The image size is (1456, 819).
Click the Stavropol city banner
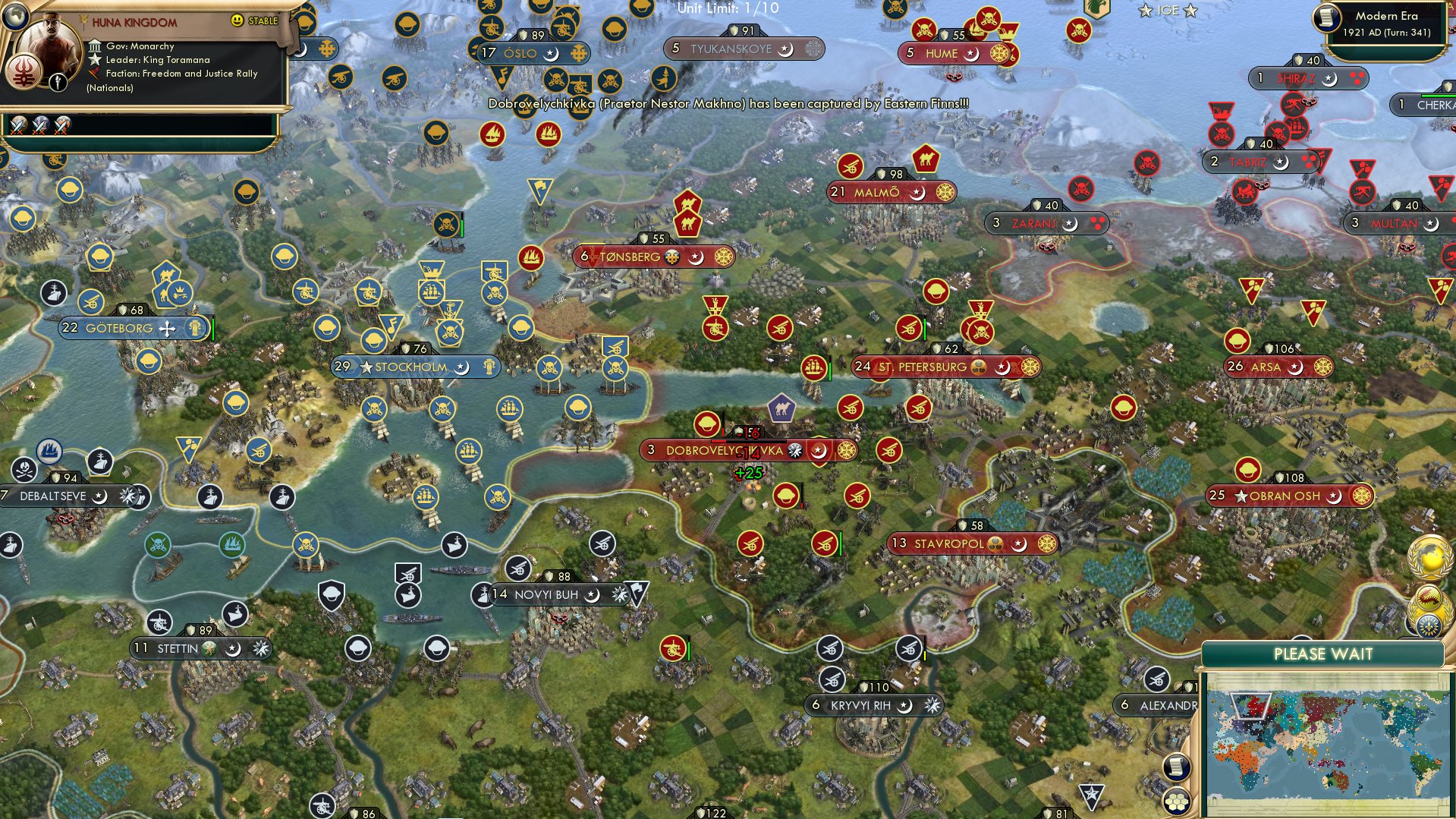971,543
